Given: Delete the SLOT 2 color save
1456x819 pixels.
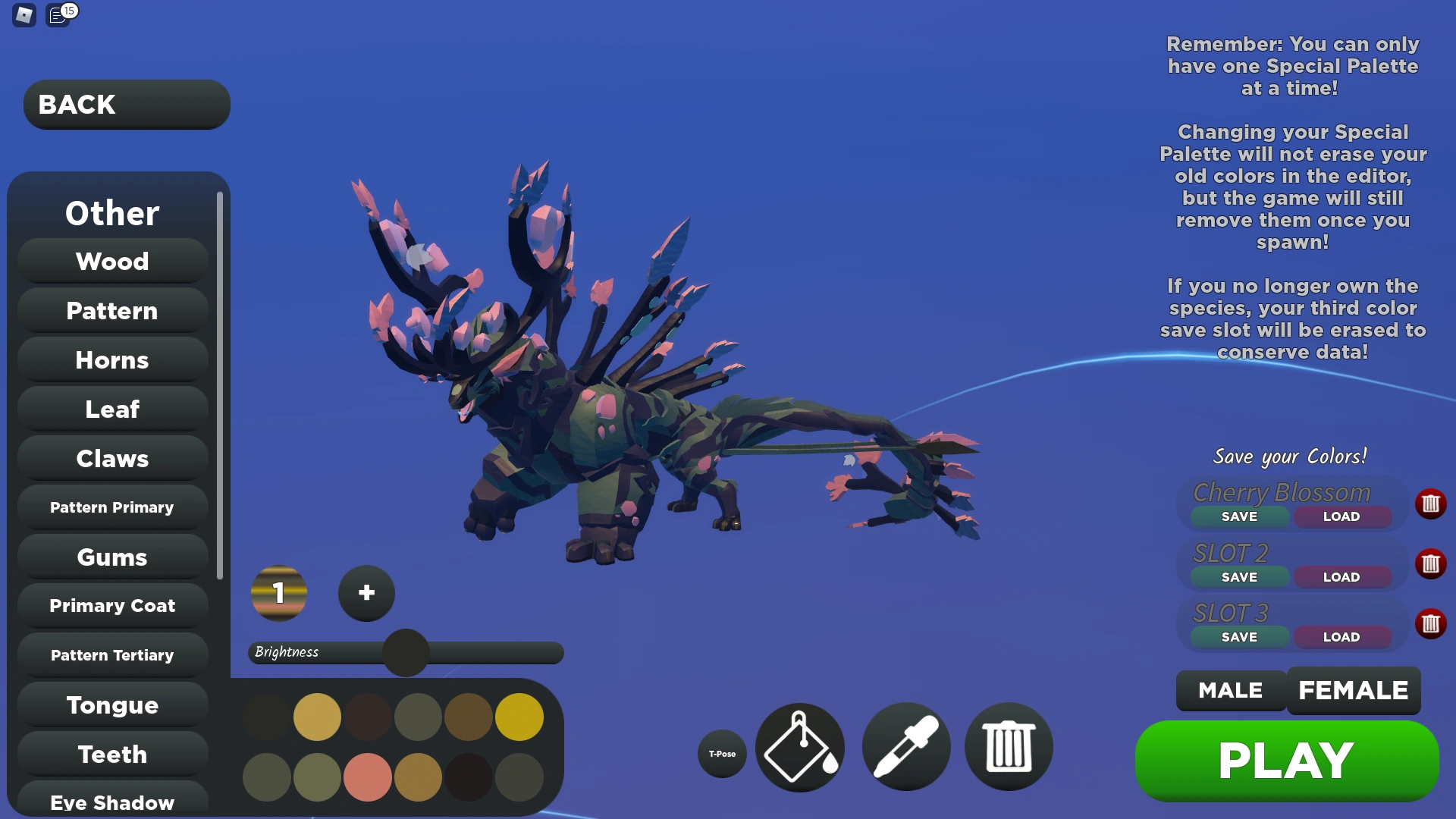Looking at the screenshot, I should pyautogui.click(x=1432, y=563).
